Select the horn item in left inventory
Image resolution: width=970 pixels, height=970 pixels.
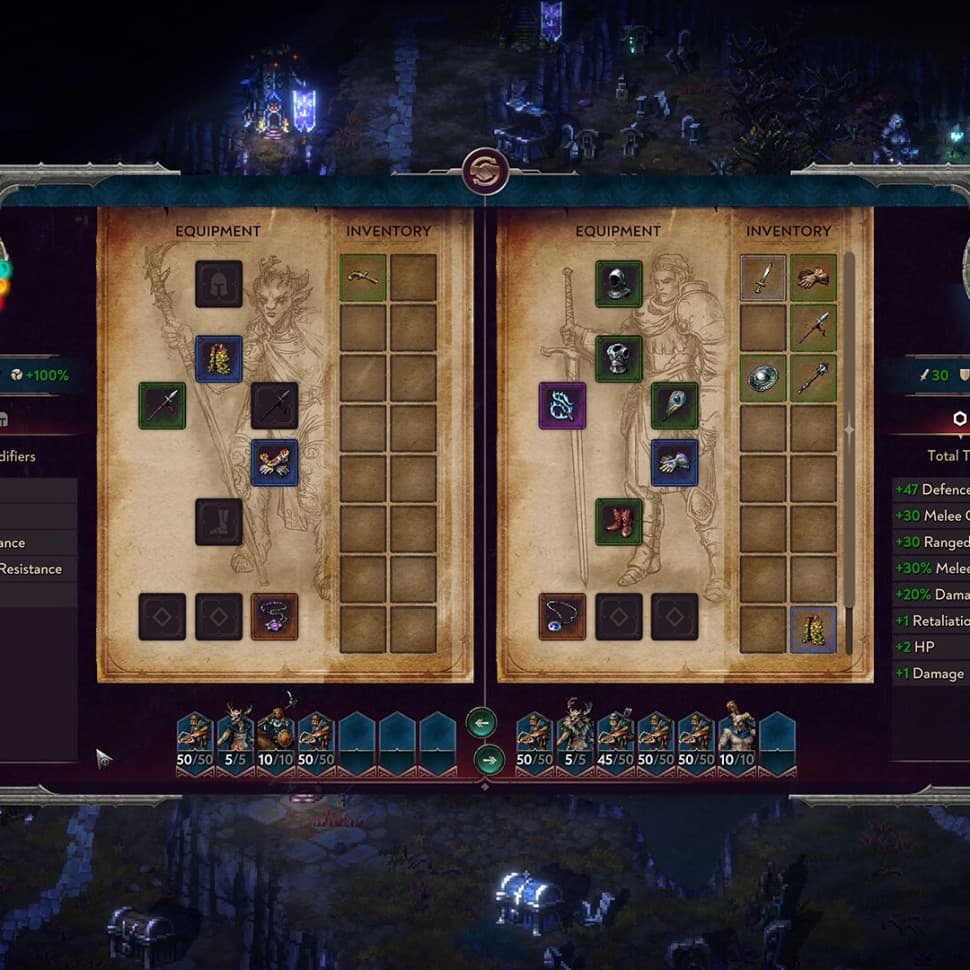point(363,277)
